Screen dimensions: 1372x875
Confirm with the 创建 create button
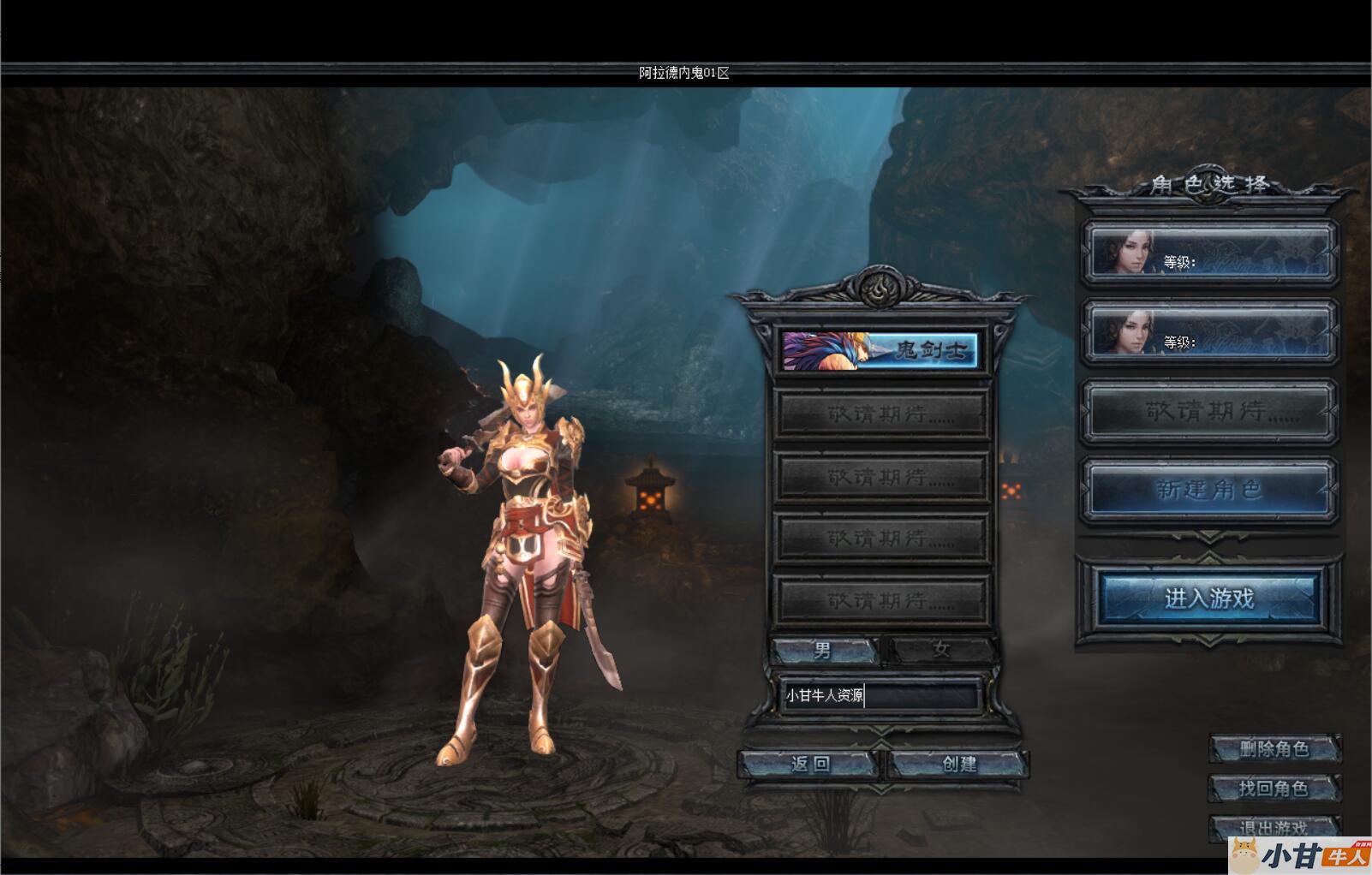click(x=958, y=764)
